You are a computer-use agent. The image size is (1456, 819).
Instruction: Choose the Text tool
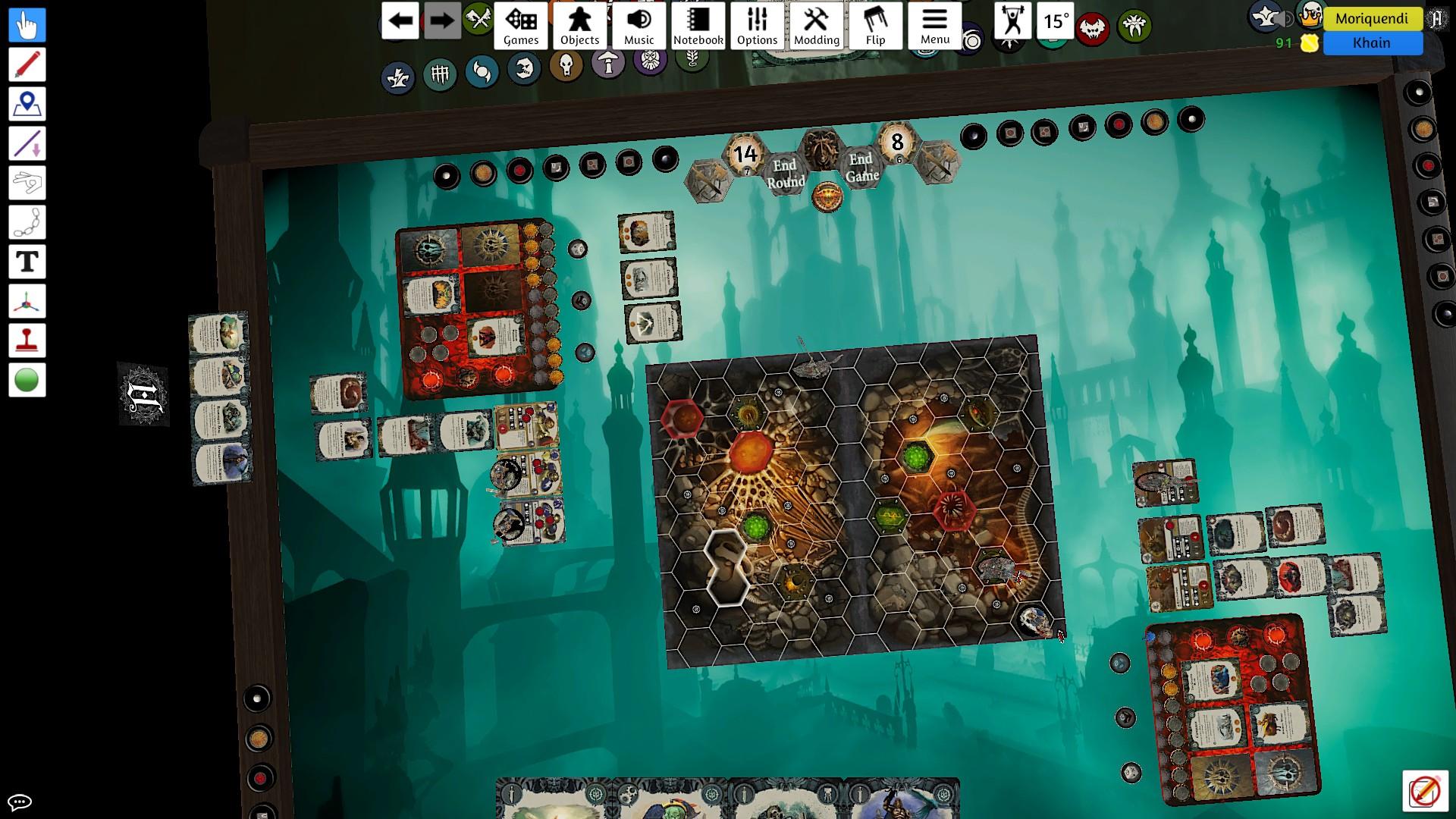point(27,262)
